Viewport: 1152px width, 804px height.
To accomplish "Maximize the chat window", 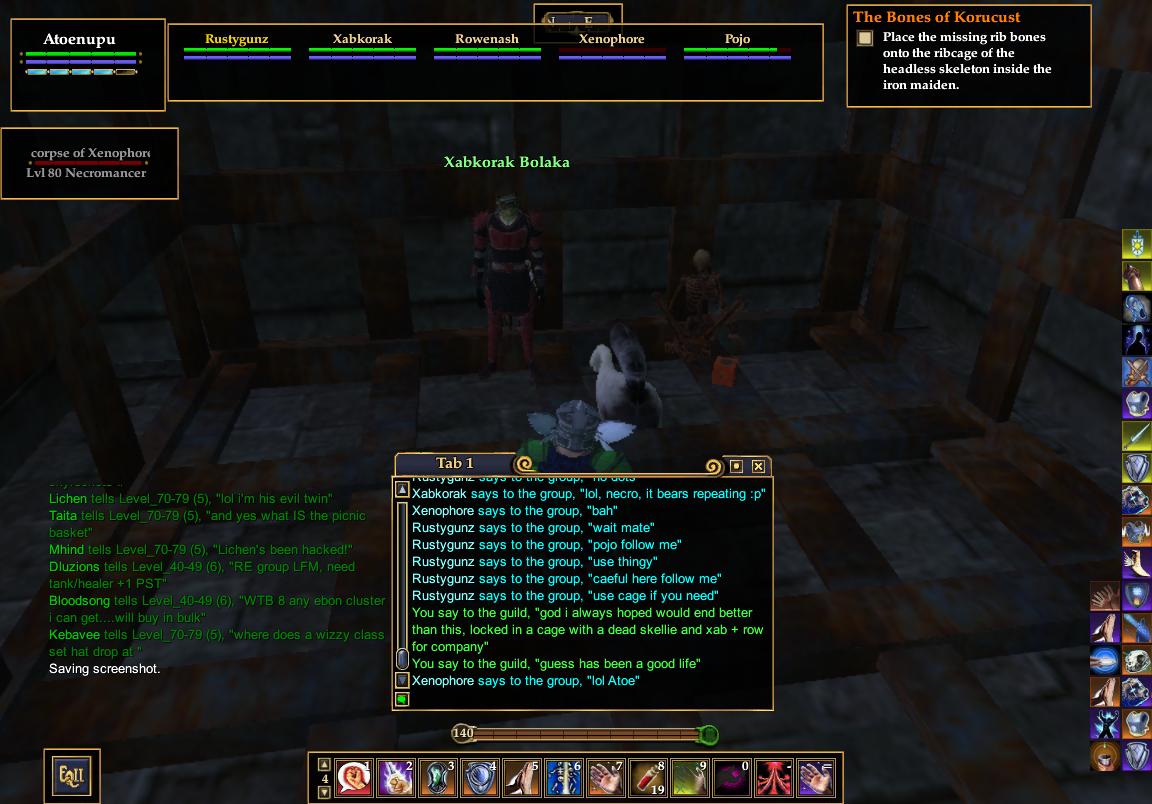I will (x=737, y=466).
